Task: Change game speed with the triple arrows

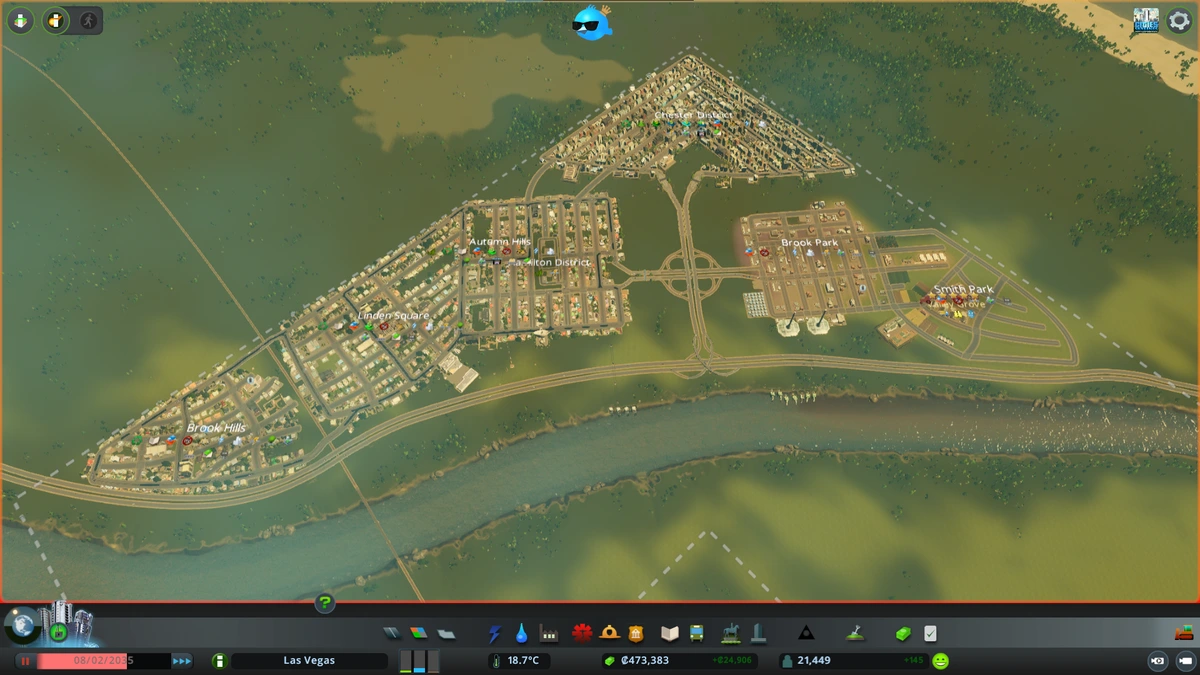Action: tap(182, 661)
